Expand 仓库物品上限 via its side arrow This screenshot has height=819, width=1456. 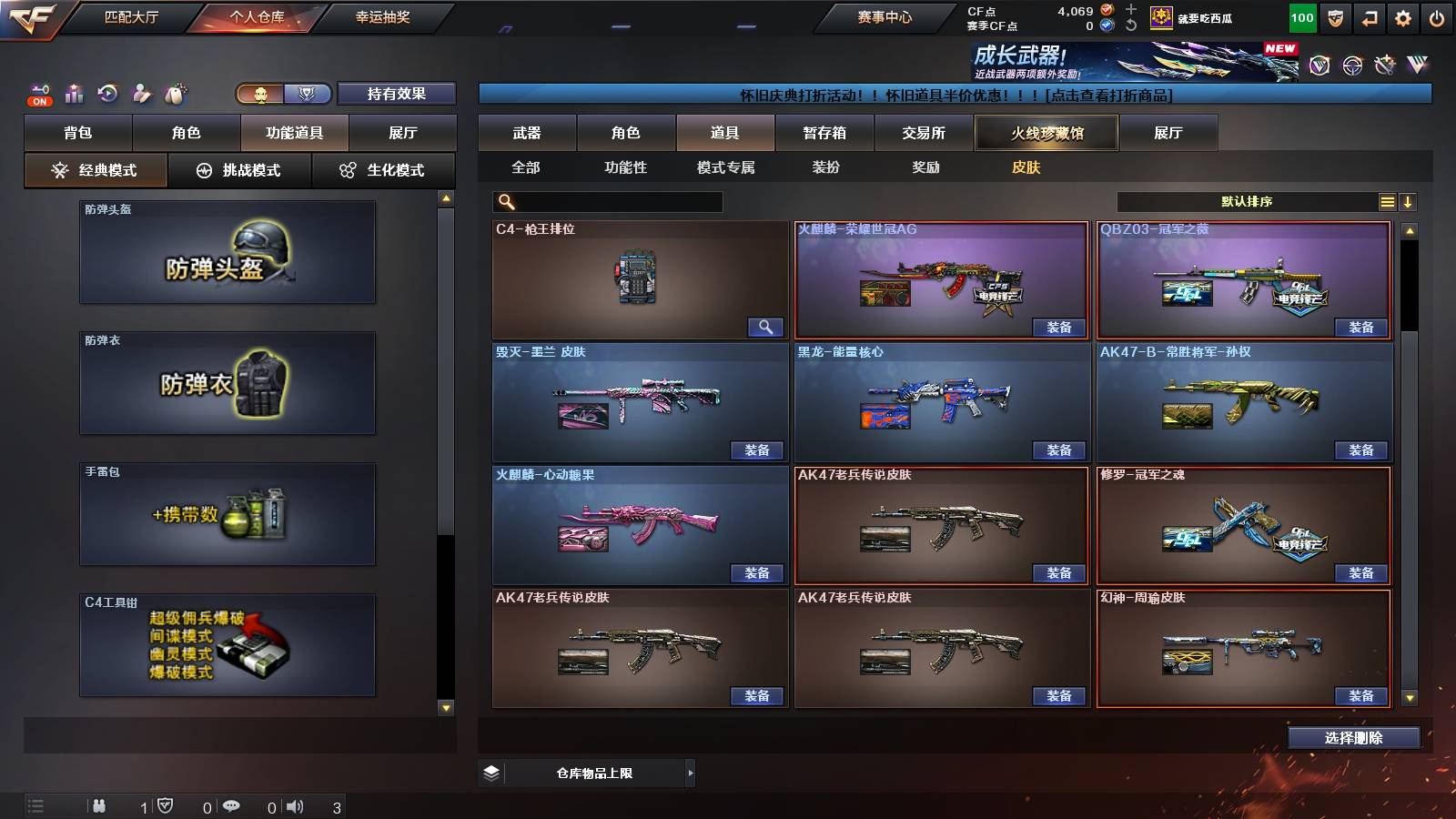[x=689, y=773]
